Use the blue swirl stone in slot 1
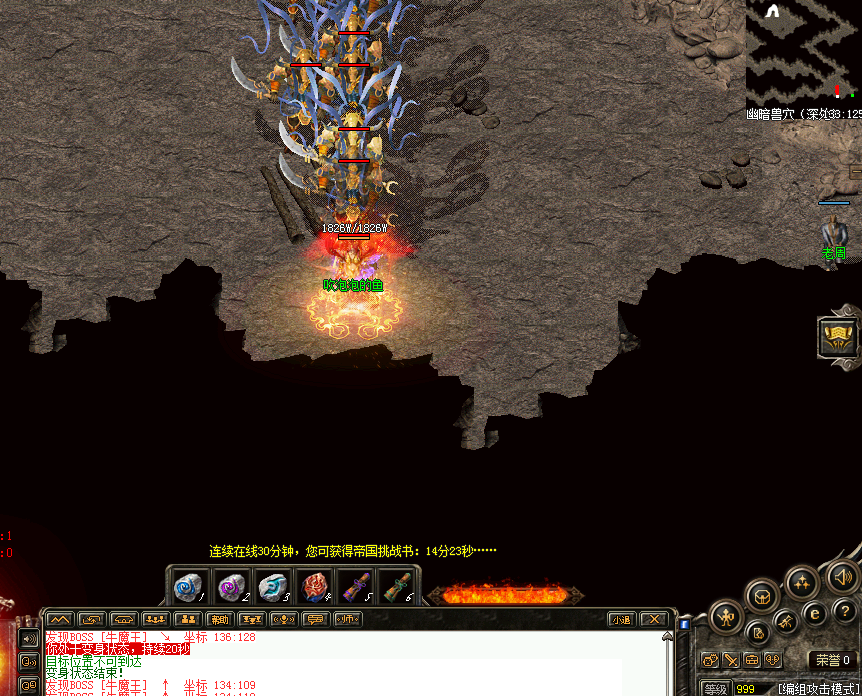Screen dimensions: 862x696 189,587
